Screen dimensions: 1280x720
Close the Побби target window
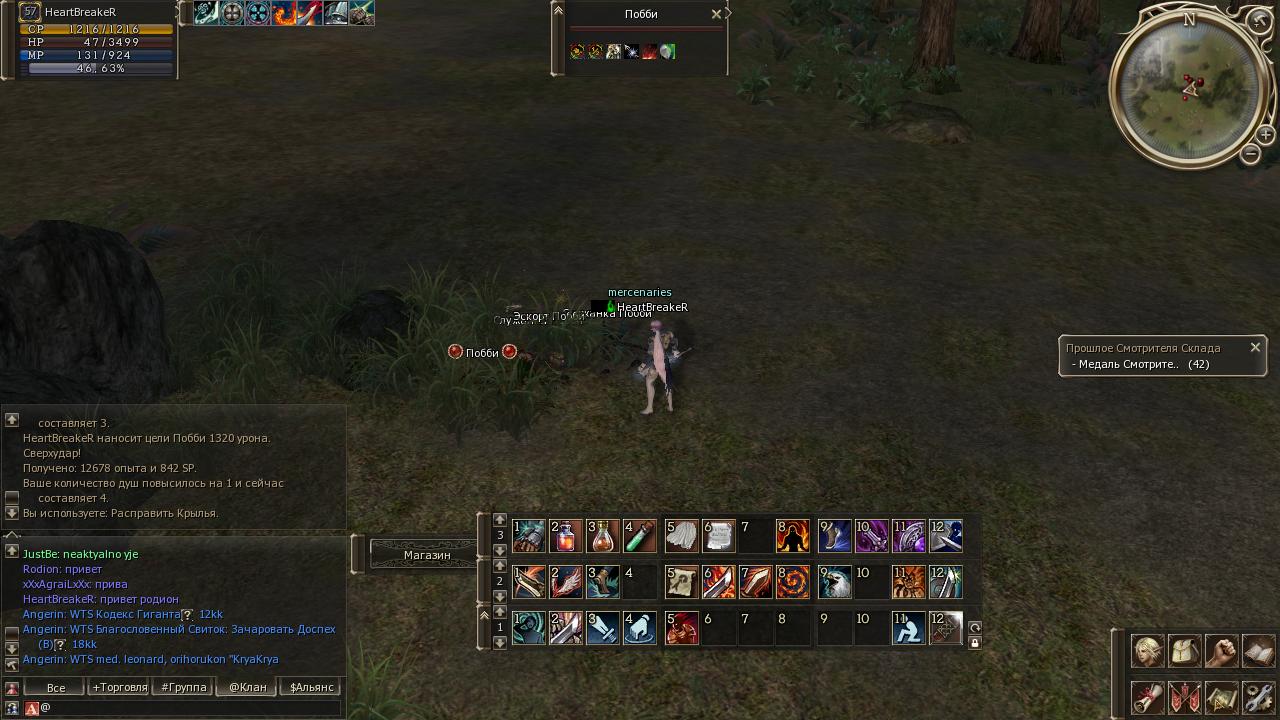[x=716, y=14]
